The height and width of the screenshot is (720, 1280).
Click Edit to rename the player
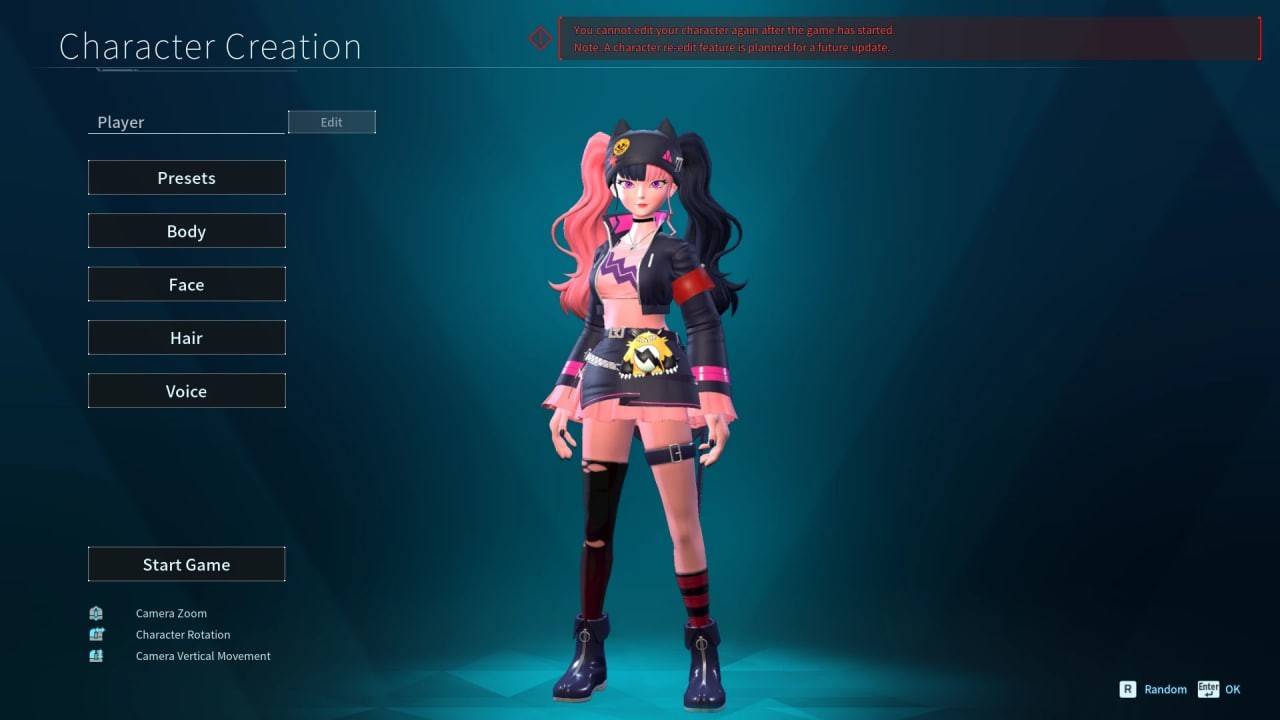click(331, 121)
